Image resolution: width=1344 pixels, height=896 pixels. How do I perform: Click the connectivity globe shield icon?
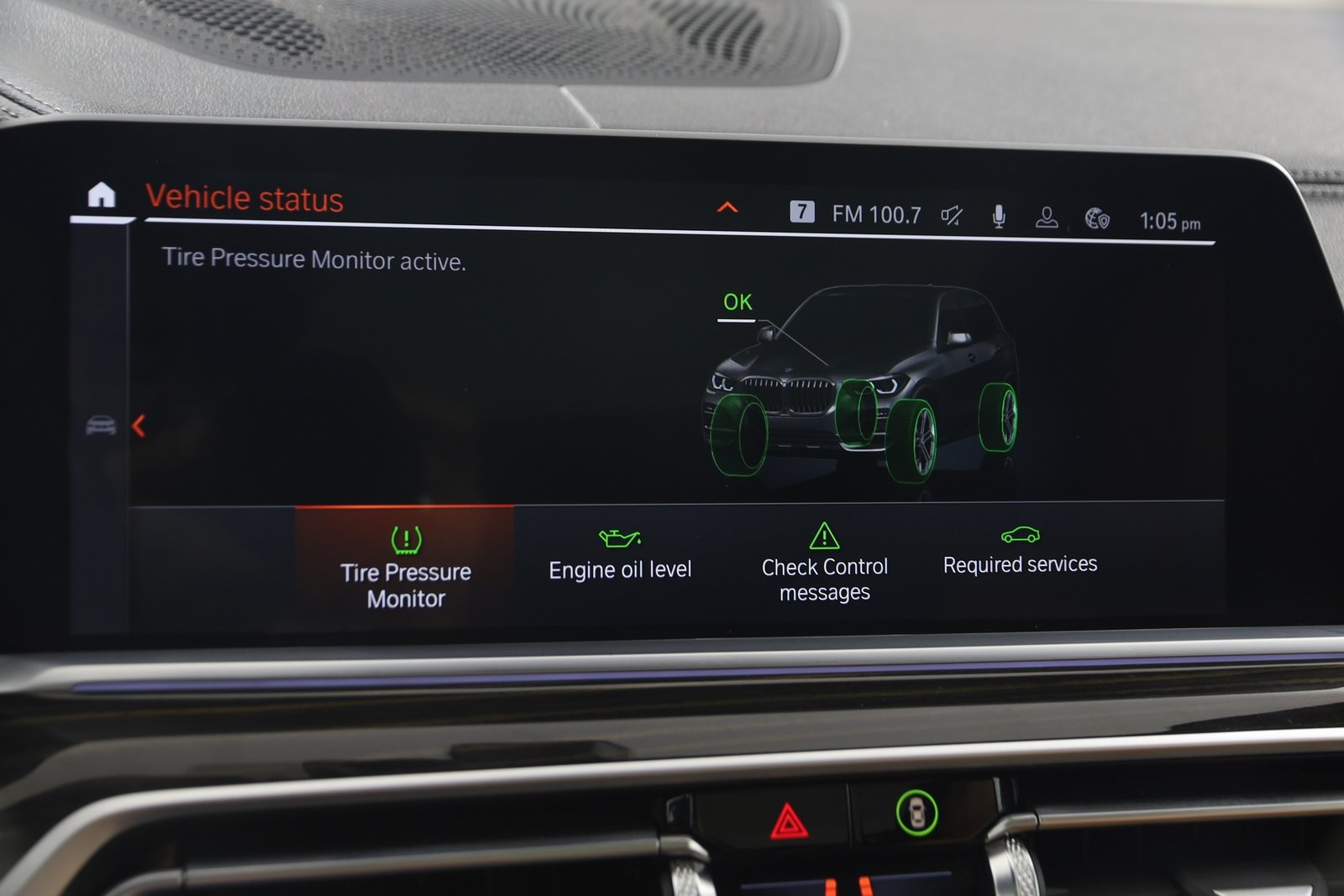[1096, 216]
